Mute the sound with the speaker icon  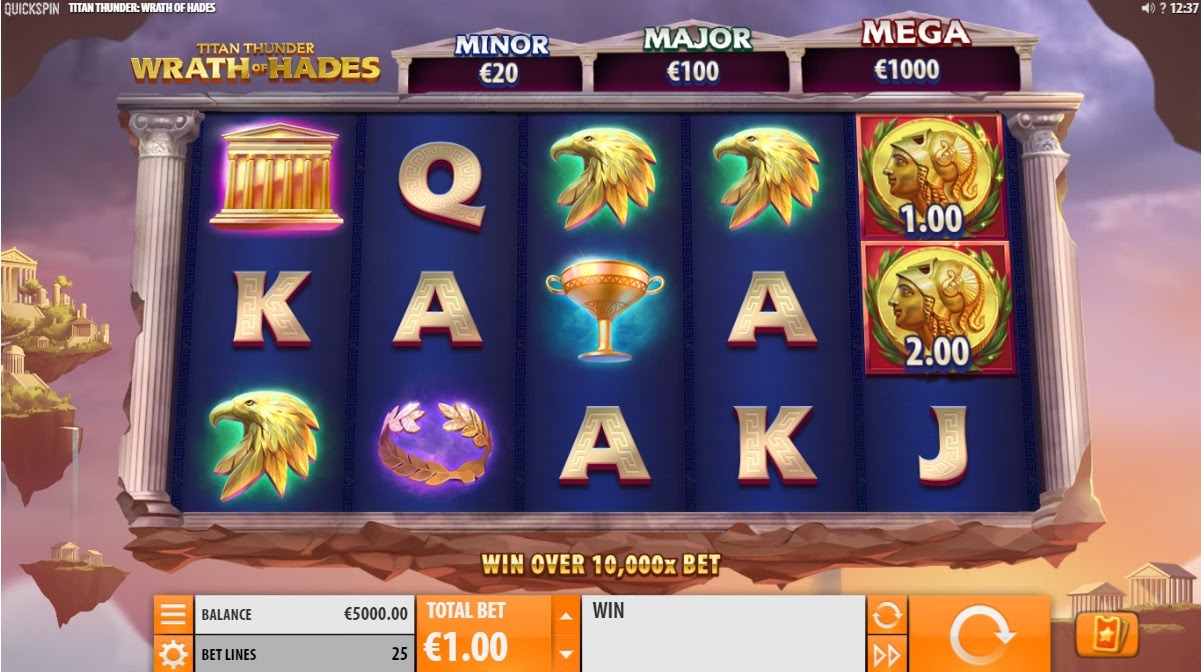click(x=1148, y=8)
